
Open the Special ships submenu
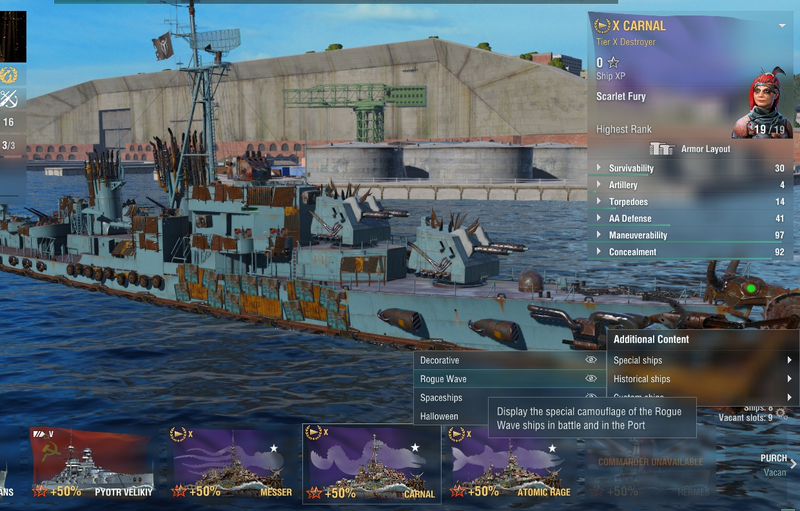pyautogui.click(x=699, y=360)
